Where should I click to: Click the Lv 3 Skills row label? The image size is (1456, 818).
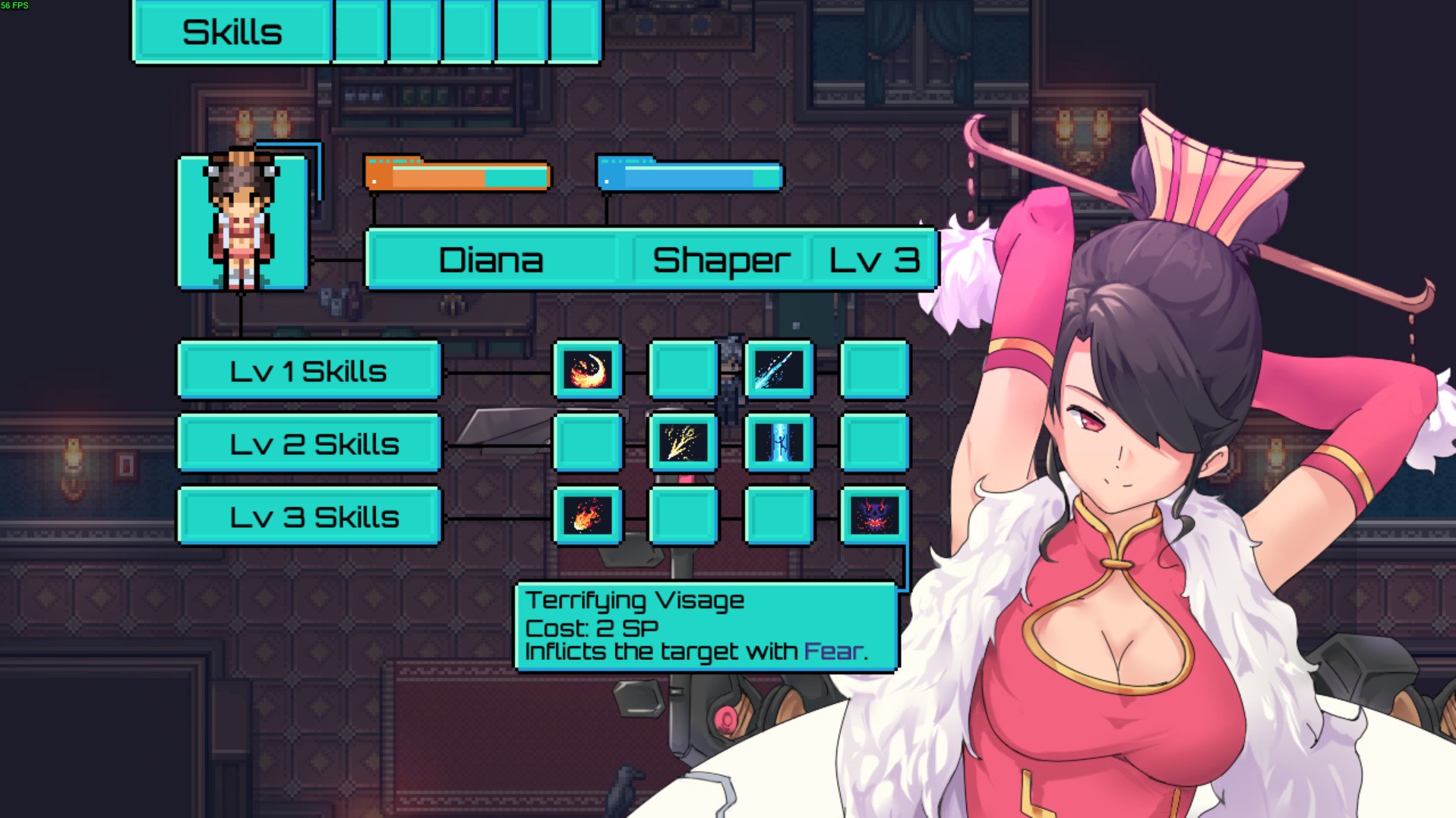tap(309, 516)
